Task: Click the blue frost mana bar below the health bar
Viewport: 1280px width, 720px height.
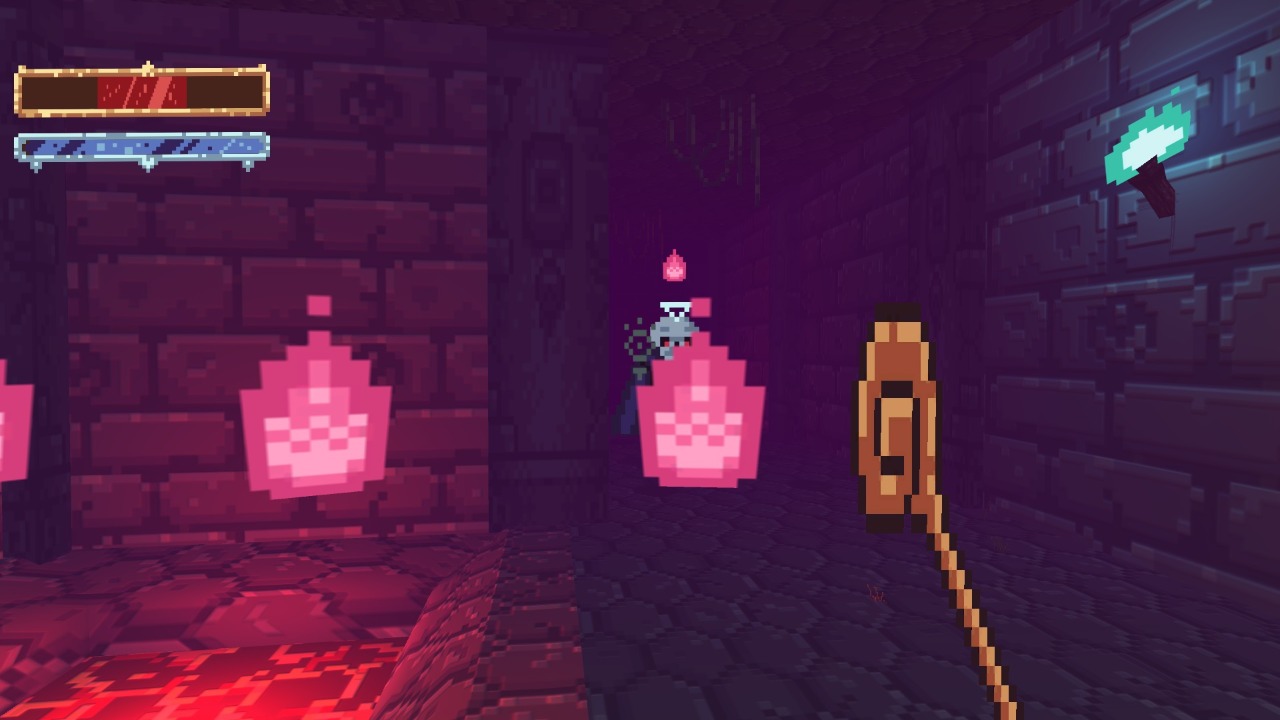Action: 138,146
